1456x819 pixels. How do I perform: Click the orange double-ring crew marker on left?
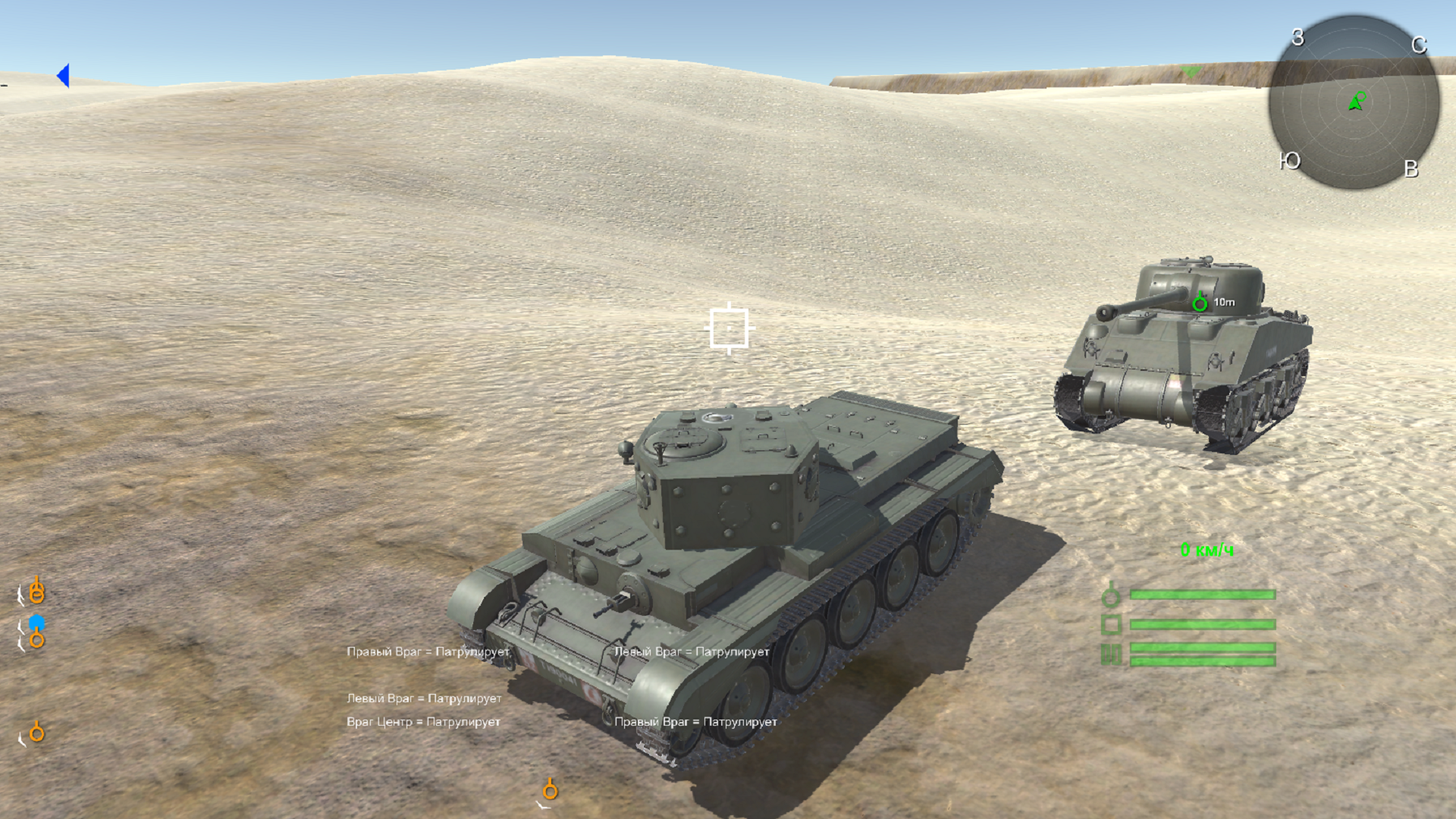point(36,592)
